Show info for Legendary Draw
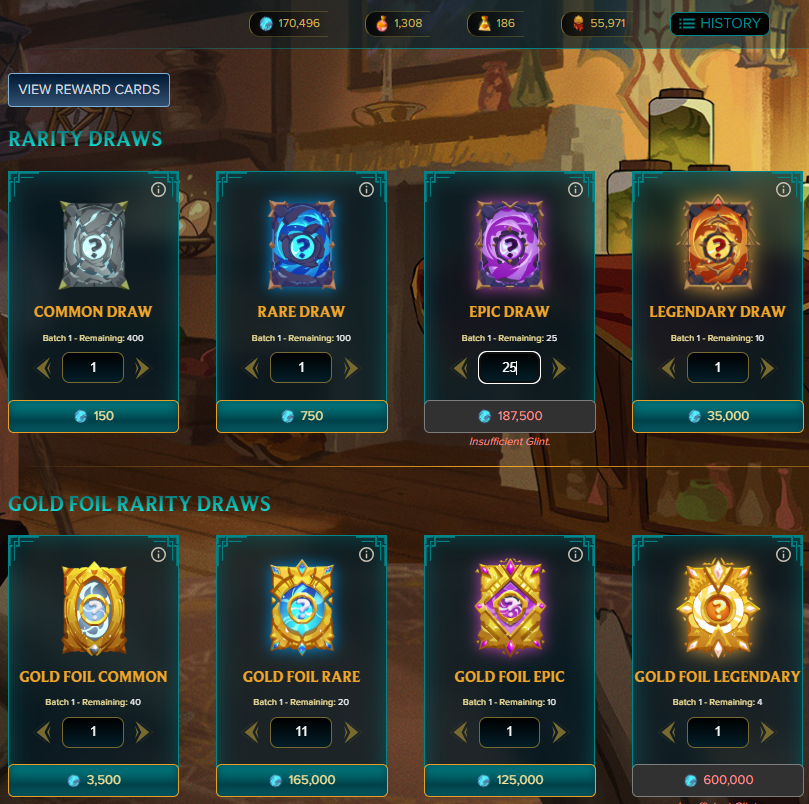The width and height of the screenshot is (809, 804). click(x=782, y=189)
